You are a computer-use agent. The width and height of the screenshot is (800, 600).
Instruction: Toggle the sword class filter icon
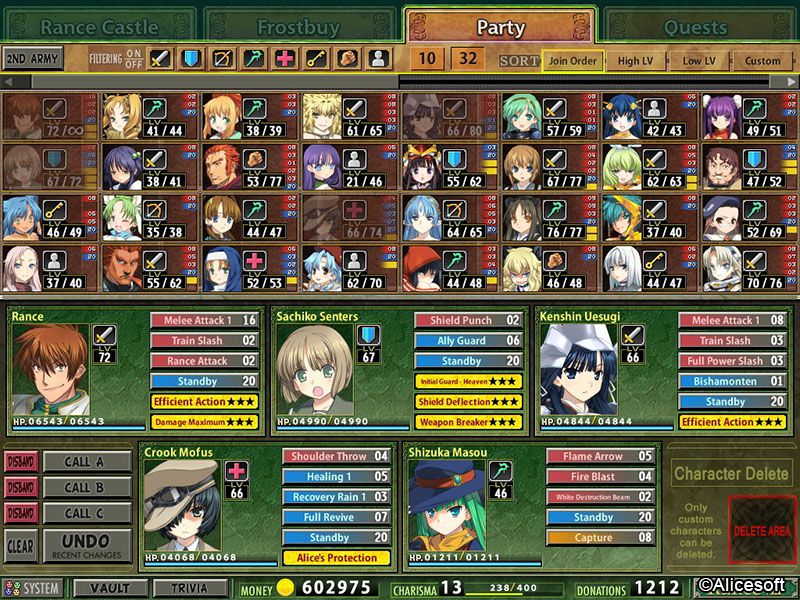coord(161,59)
